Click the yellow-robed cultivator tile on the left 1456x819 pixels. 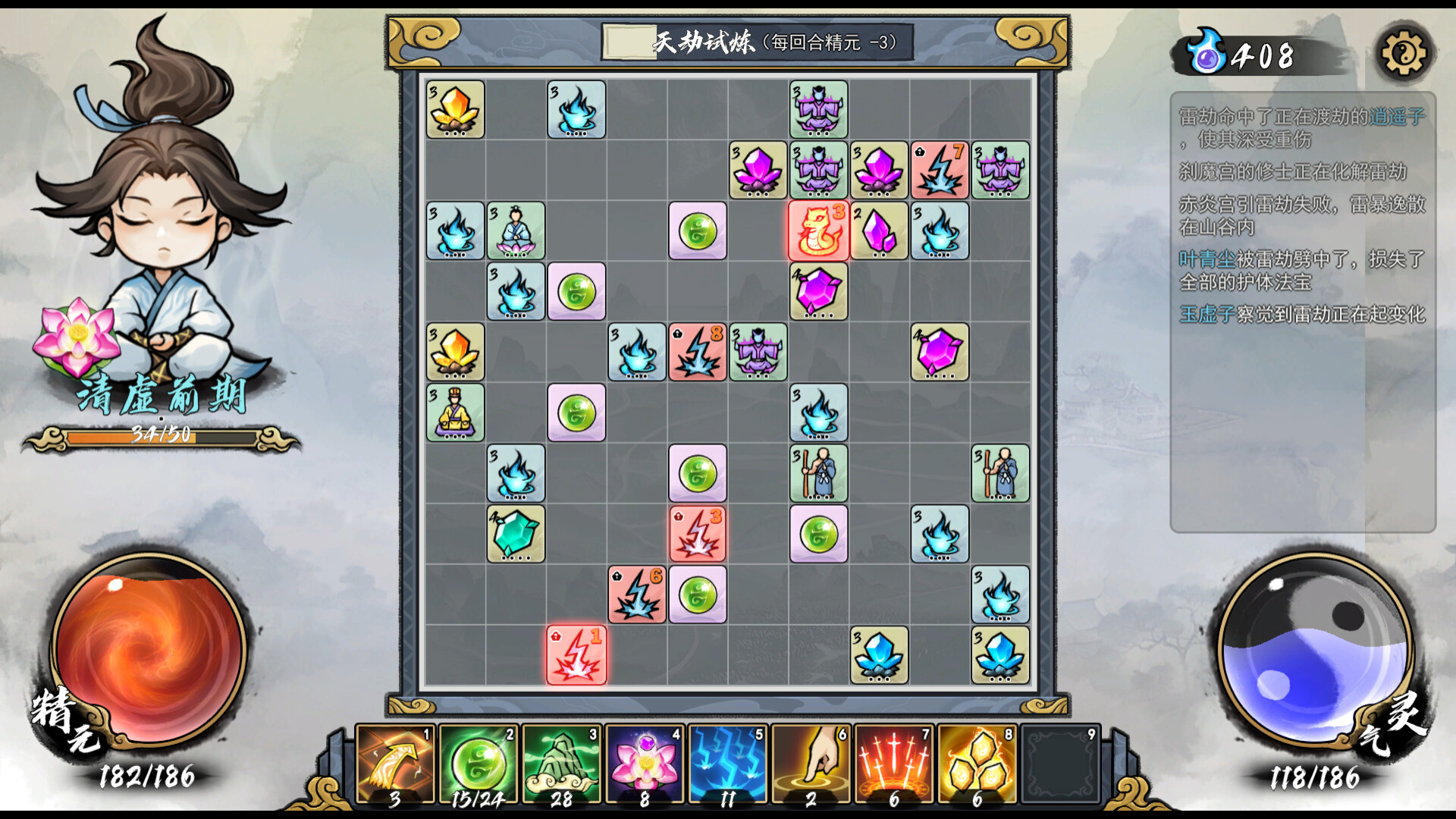456,413
